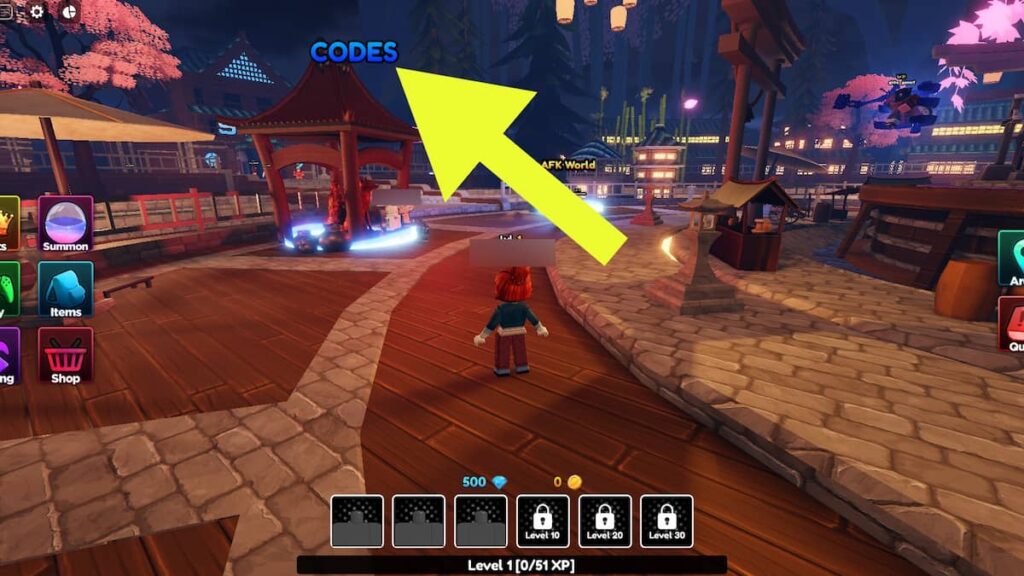The width and height of the screenshot is (1024, 576).
Task: Click the green gamepad icon button
Action: [x=8, y=289]
